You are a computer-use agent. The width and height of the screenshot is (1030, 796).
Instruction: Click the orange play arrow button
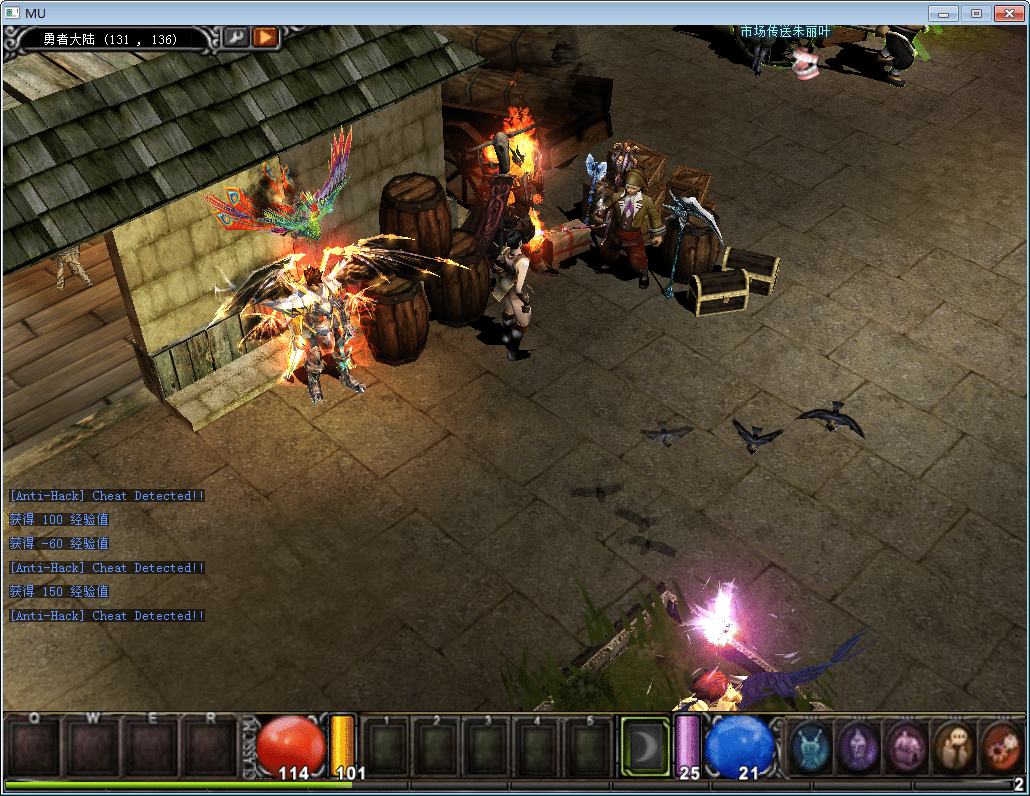[265, 37]
